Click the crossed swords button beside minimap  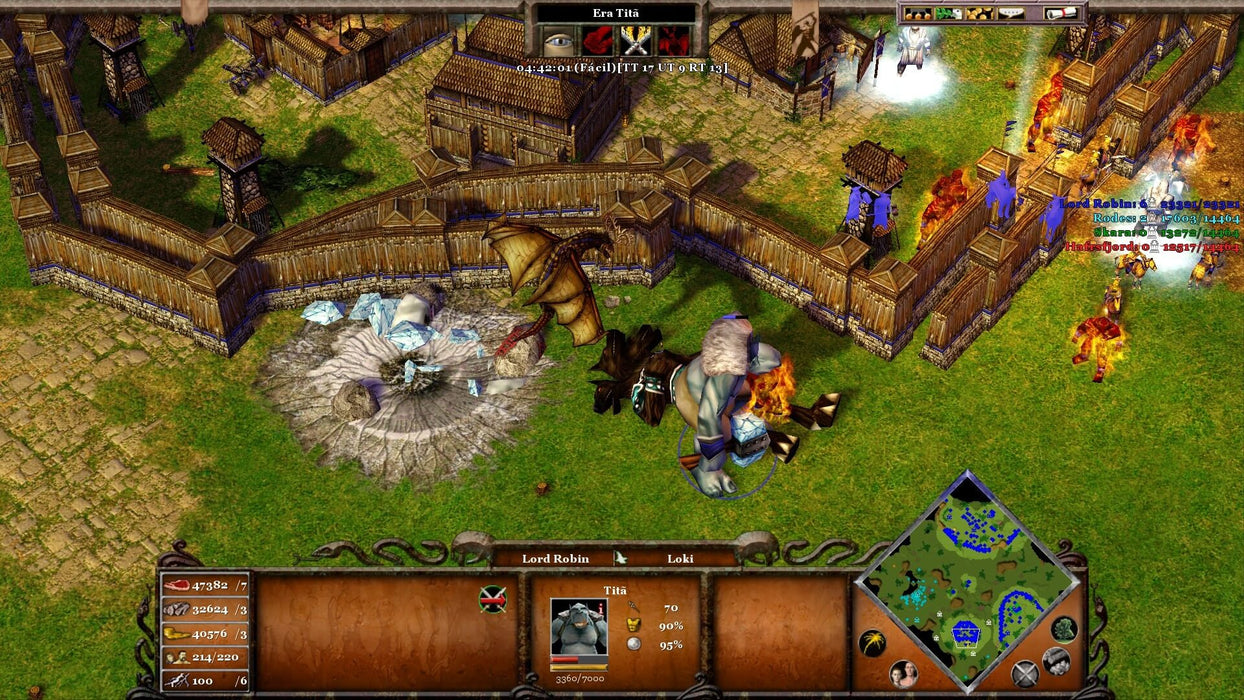click(1025, 674)
